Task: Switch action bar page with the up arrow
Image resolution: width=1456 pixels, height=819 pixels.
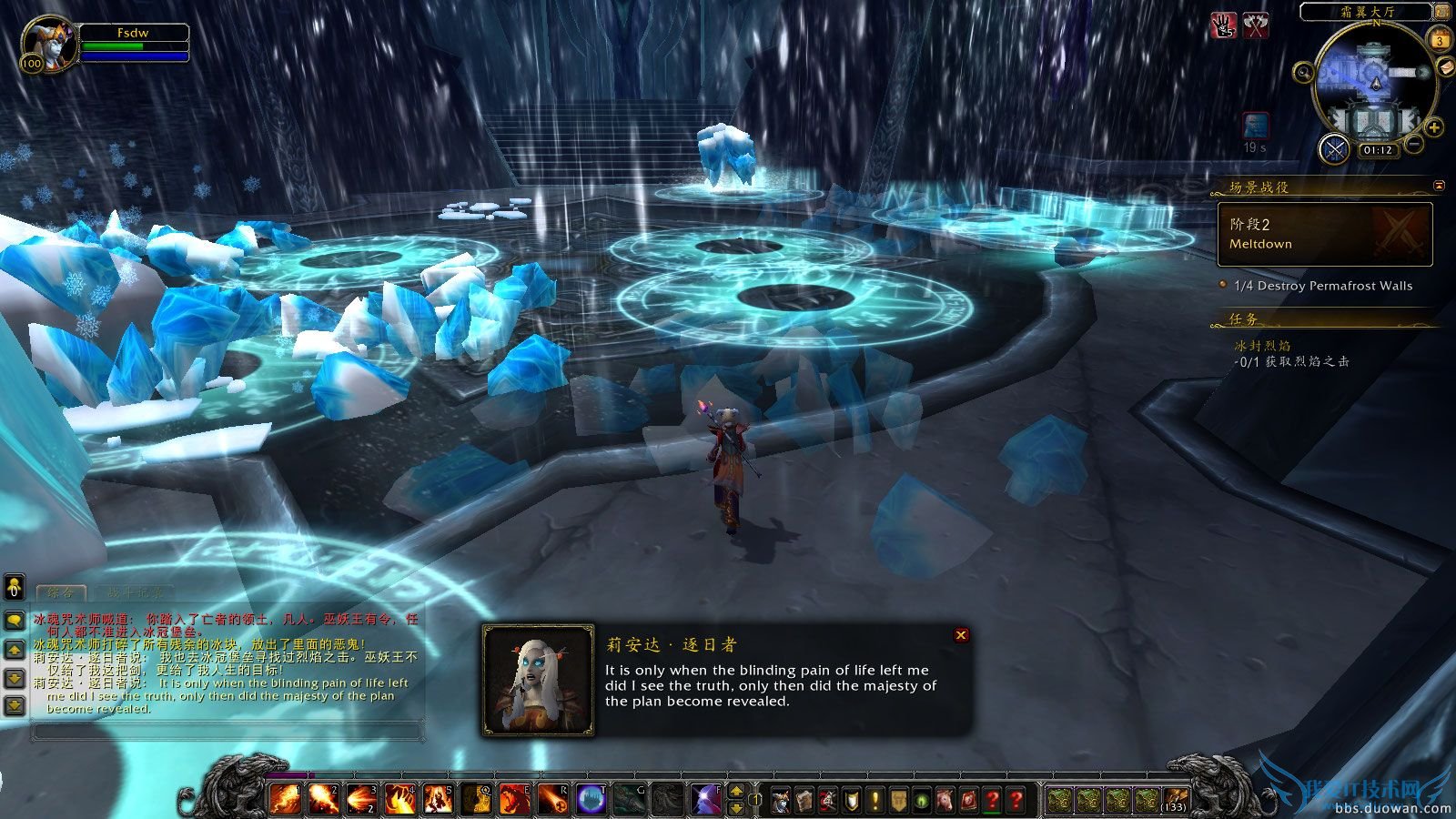Action: click(x=735, y=790)
